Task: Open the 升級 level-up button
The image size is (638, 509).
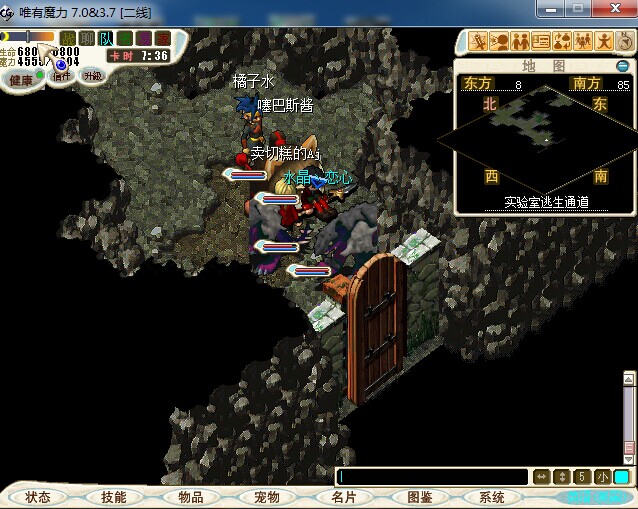Action: tap(92, 76)
